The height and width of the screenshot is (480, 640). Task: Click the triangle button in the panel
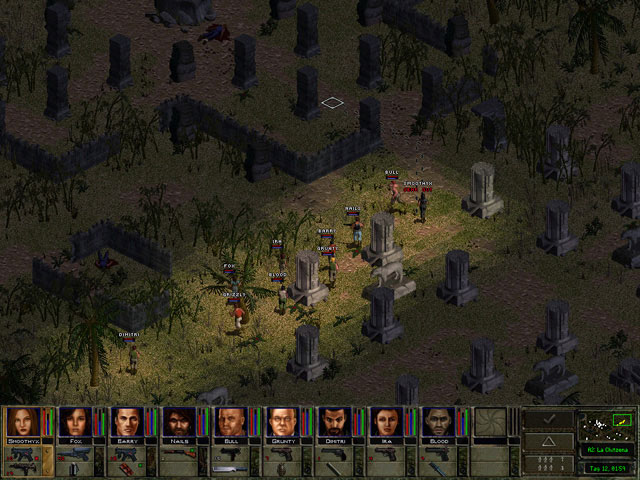(547, 442)
